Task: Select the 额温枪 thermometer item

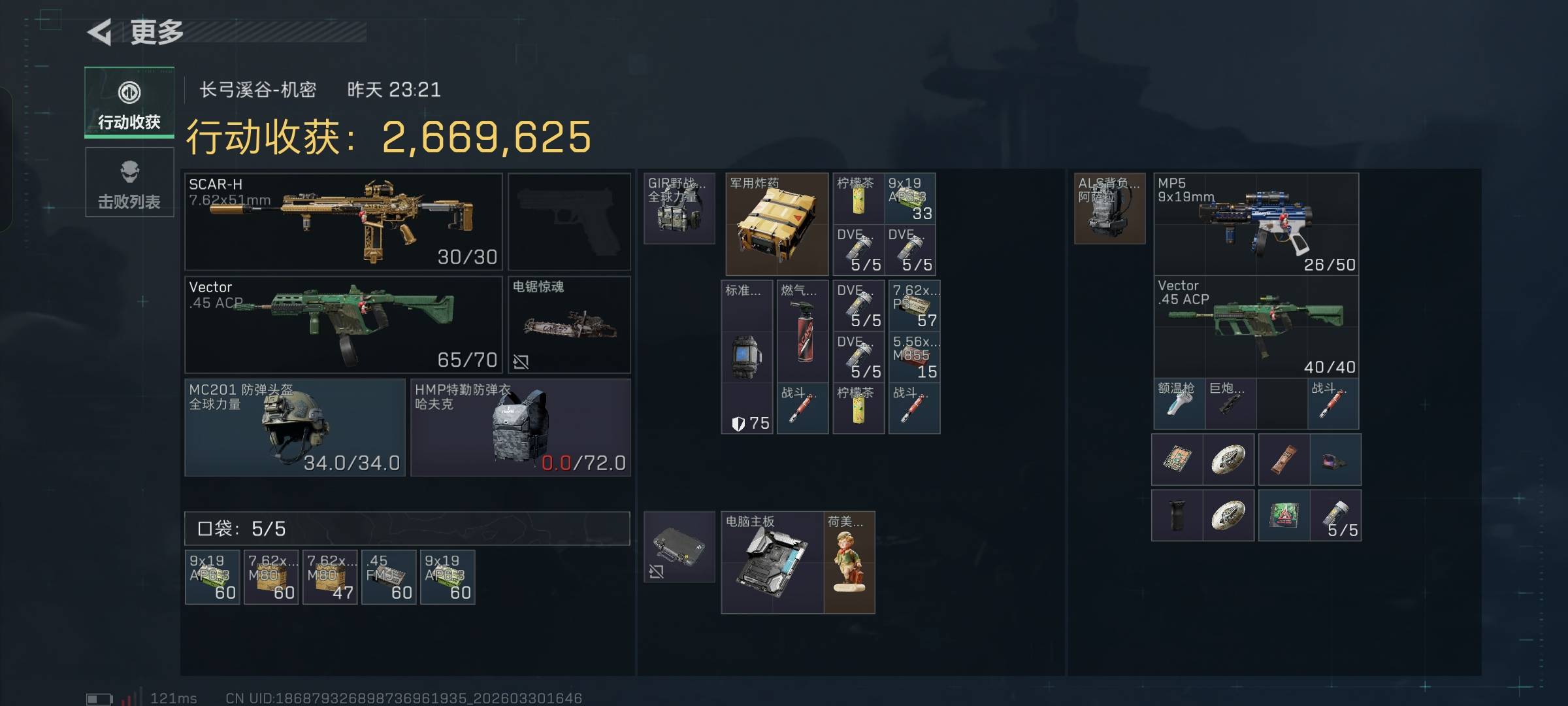Action: (1179, 405)
